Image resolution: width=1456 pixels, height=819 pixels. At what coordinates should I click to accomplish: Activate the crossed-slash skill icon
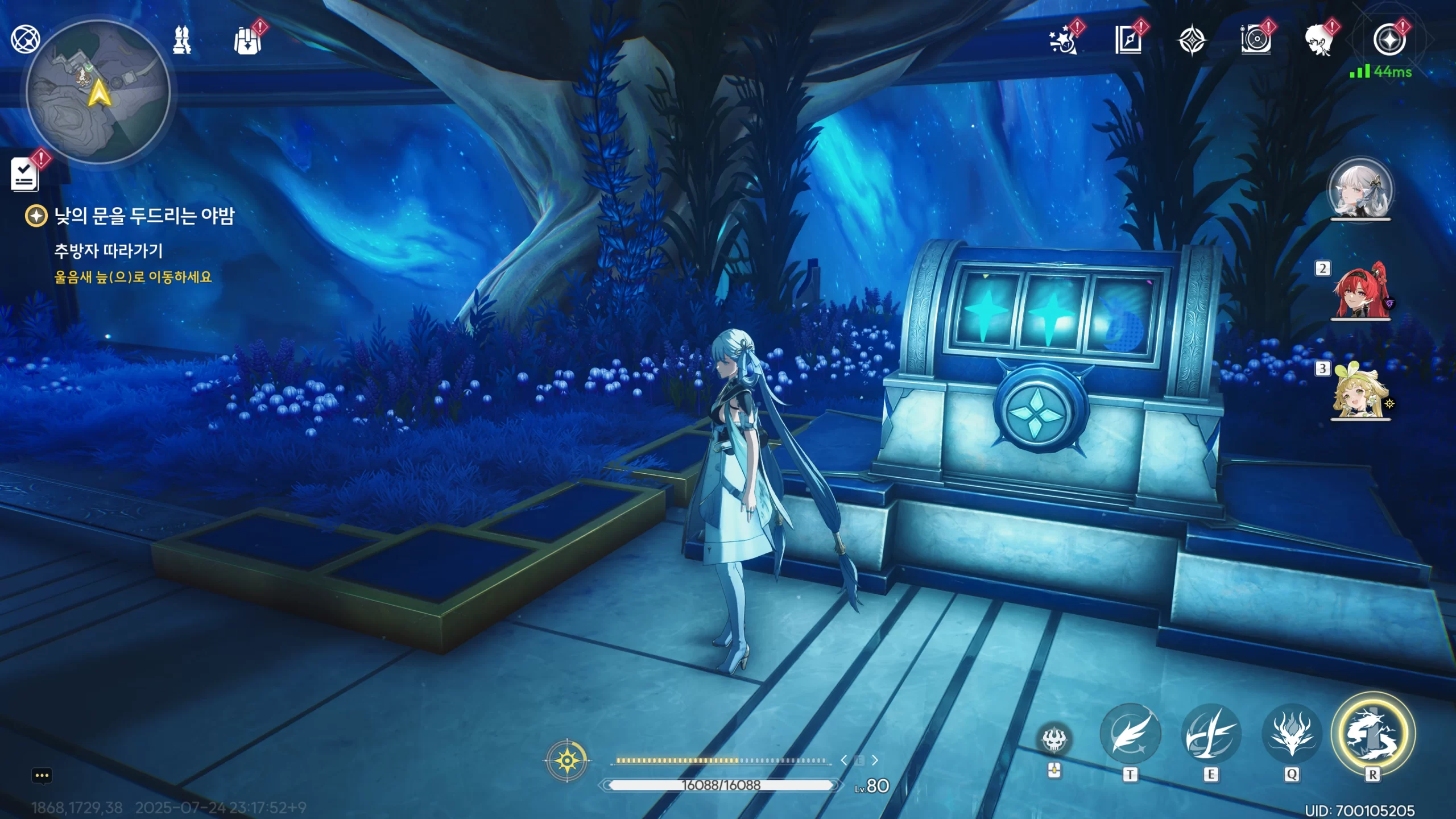coord(1211,734)
